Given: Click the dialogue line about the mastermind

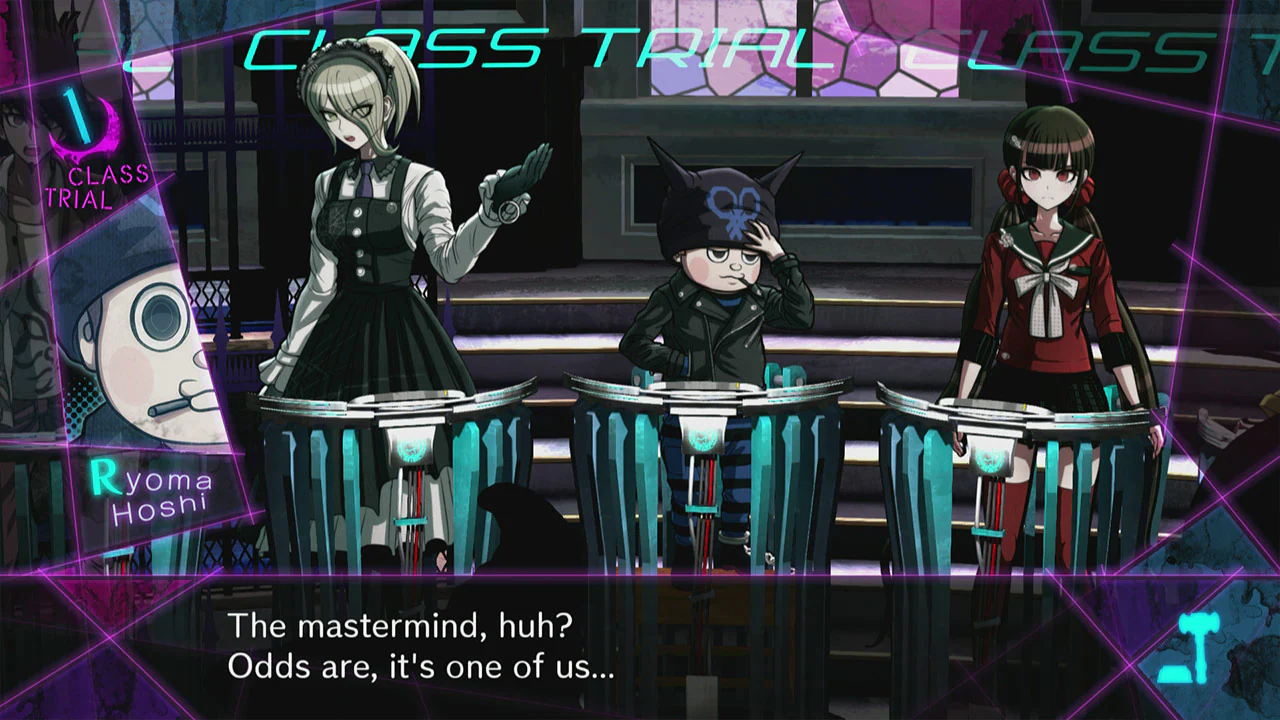Looking at the screenshot, I should click(400, 626).
